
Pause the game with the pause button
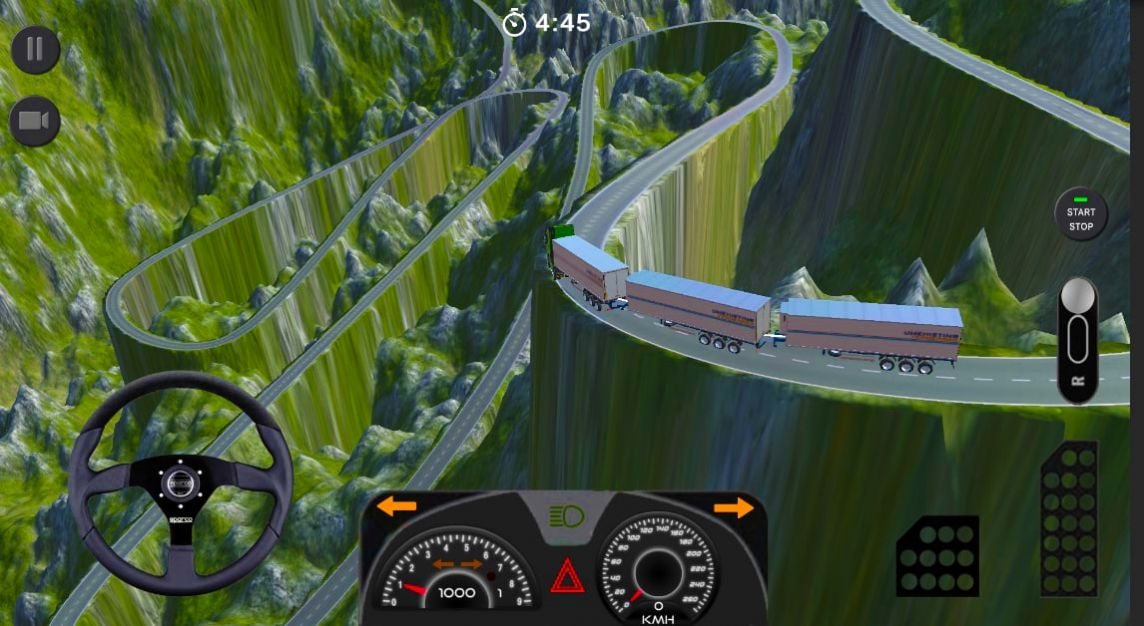tap(36, 50)
